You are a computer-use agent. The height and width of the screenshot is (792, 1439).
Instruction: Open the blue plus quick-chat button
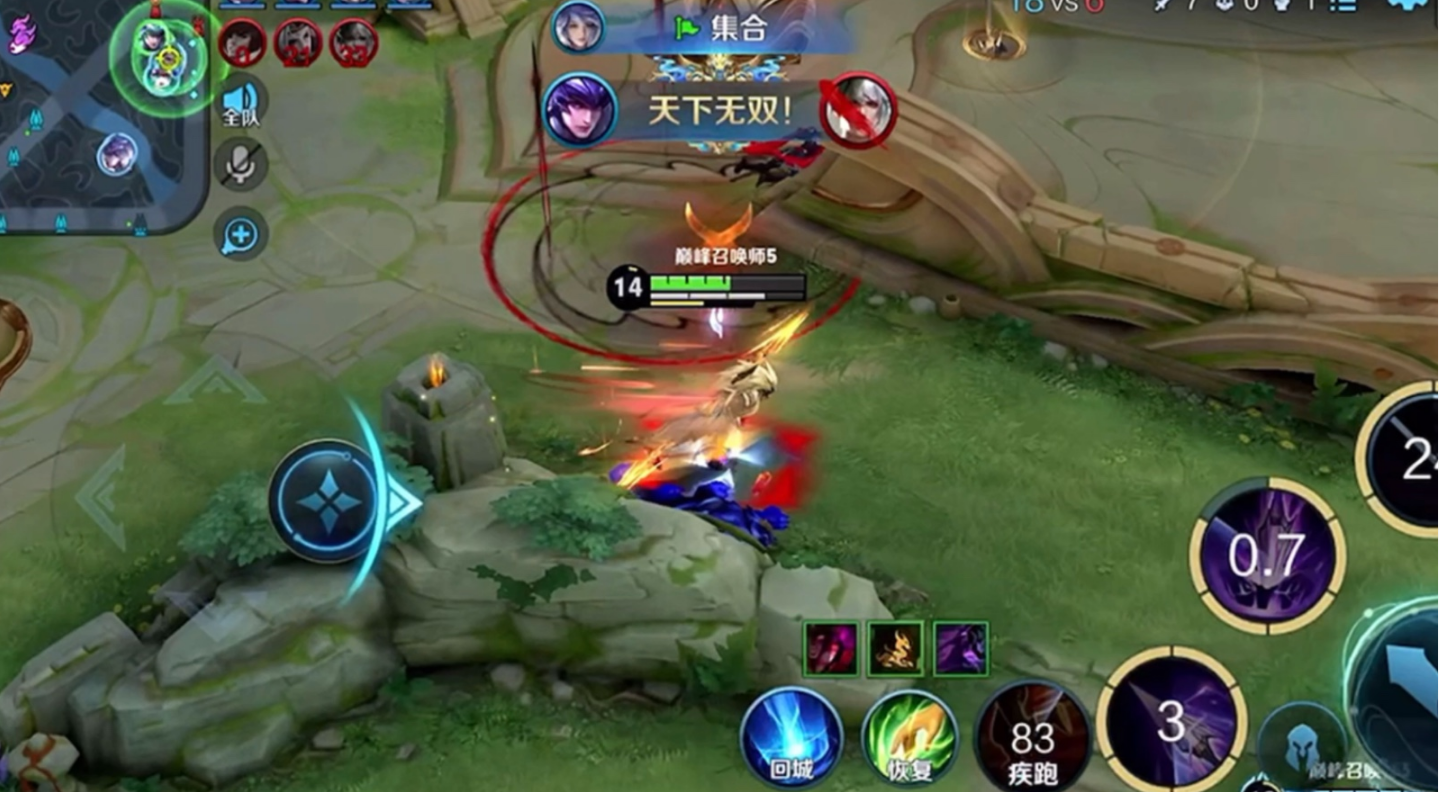click(240, 235)
